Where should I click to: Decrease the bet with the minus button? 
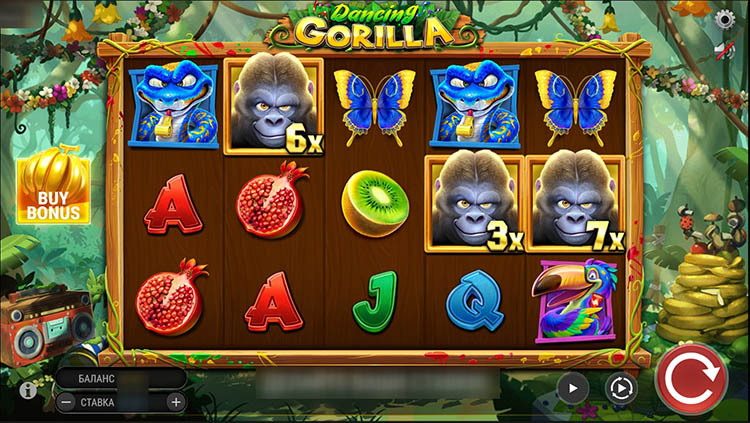pos(66,402)
